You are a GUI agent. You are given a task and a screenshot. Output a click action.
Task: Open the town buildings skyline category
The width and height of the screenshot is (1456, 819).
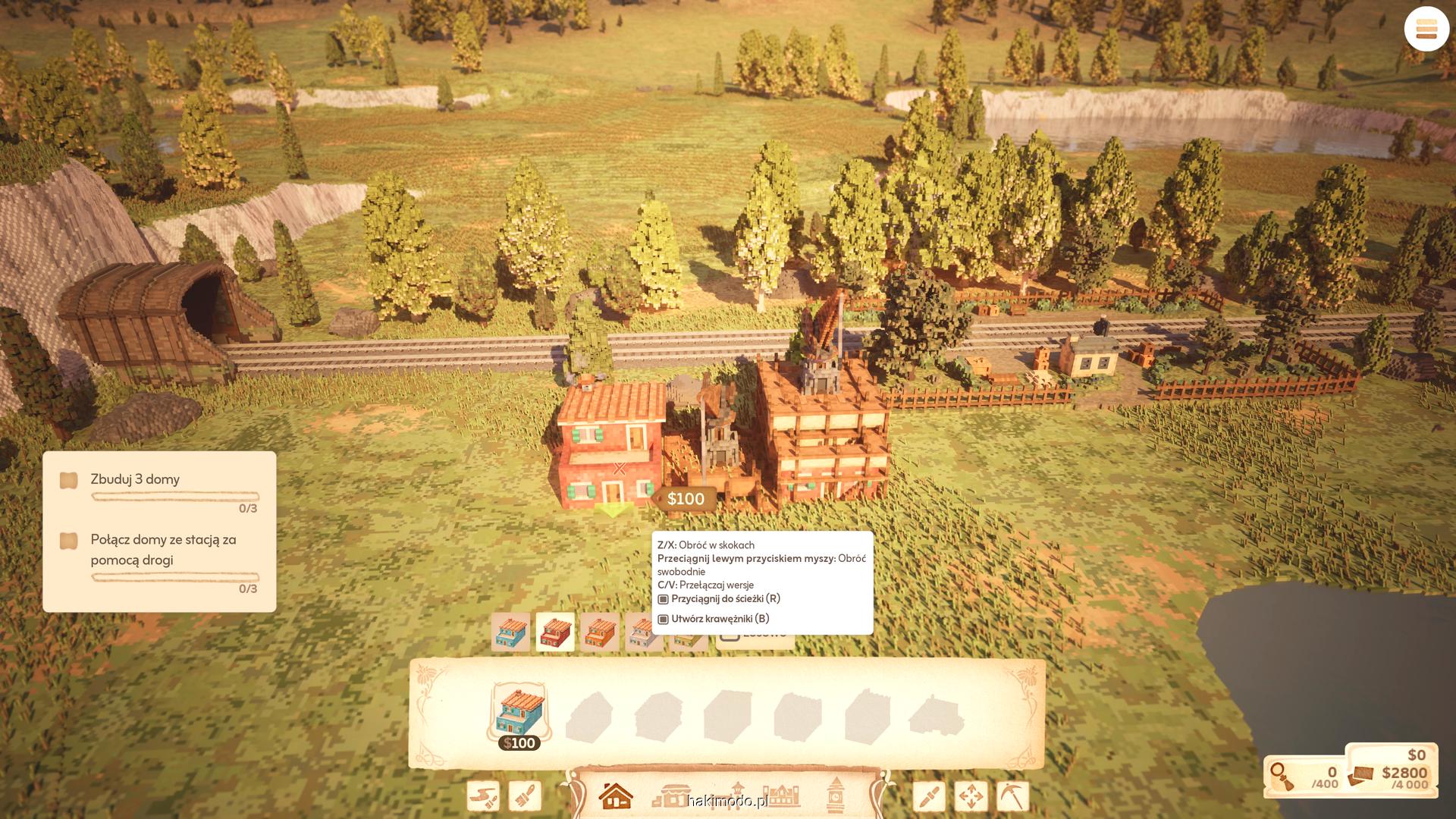(781, 795)
